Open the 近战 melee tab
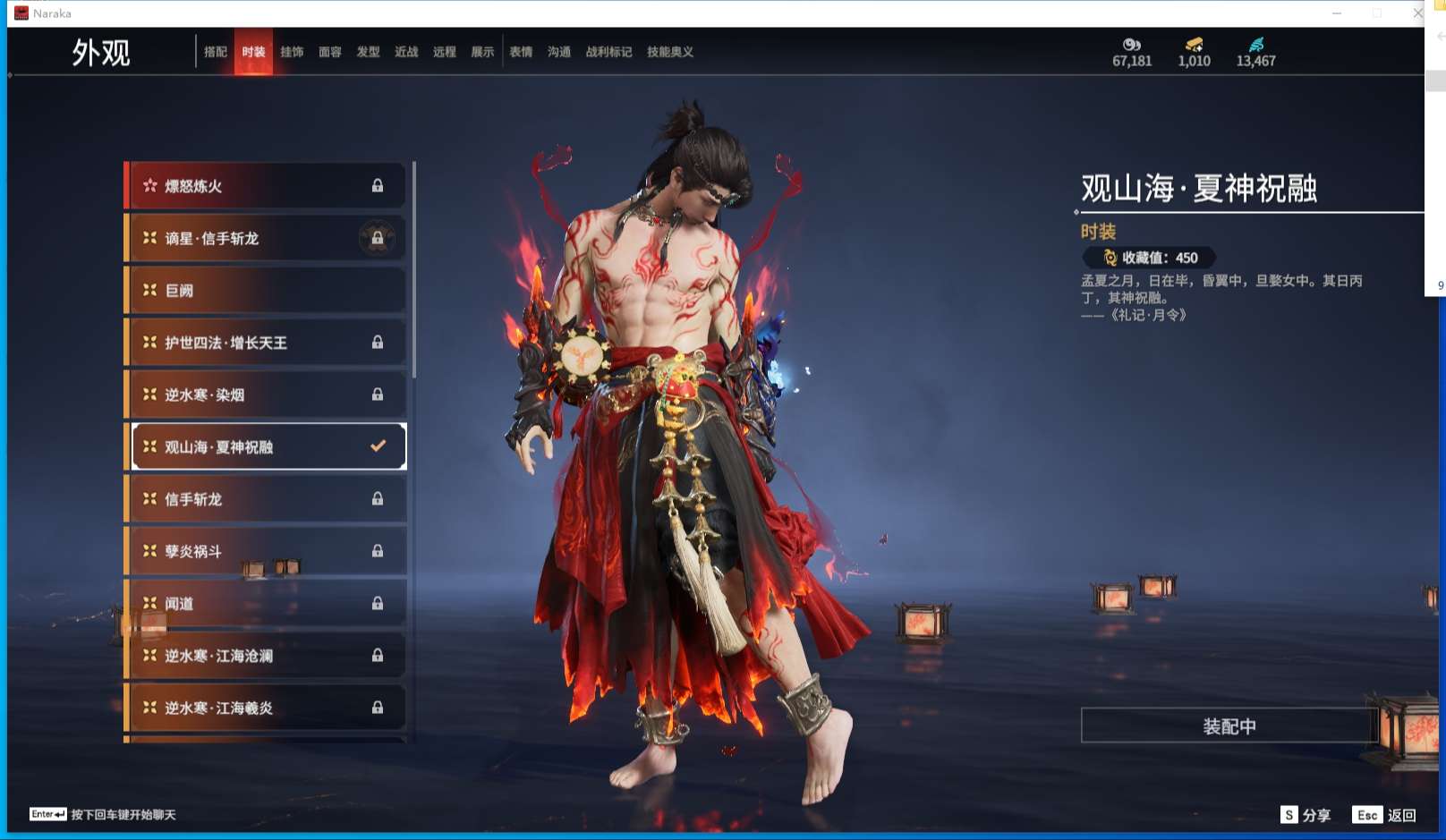This screenshot has height=840, width=1446. 406,52
